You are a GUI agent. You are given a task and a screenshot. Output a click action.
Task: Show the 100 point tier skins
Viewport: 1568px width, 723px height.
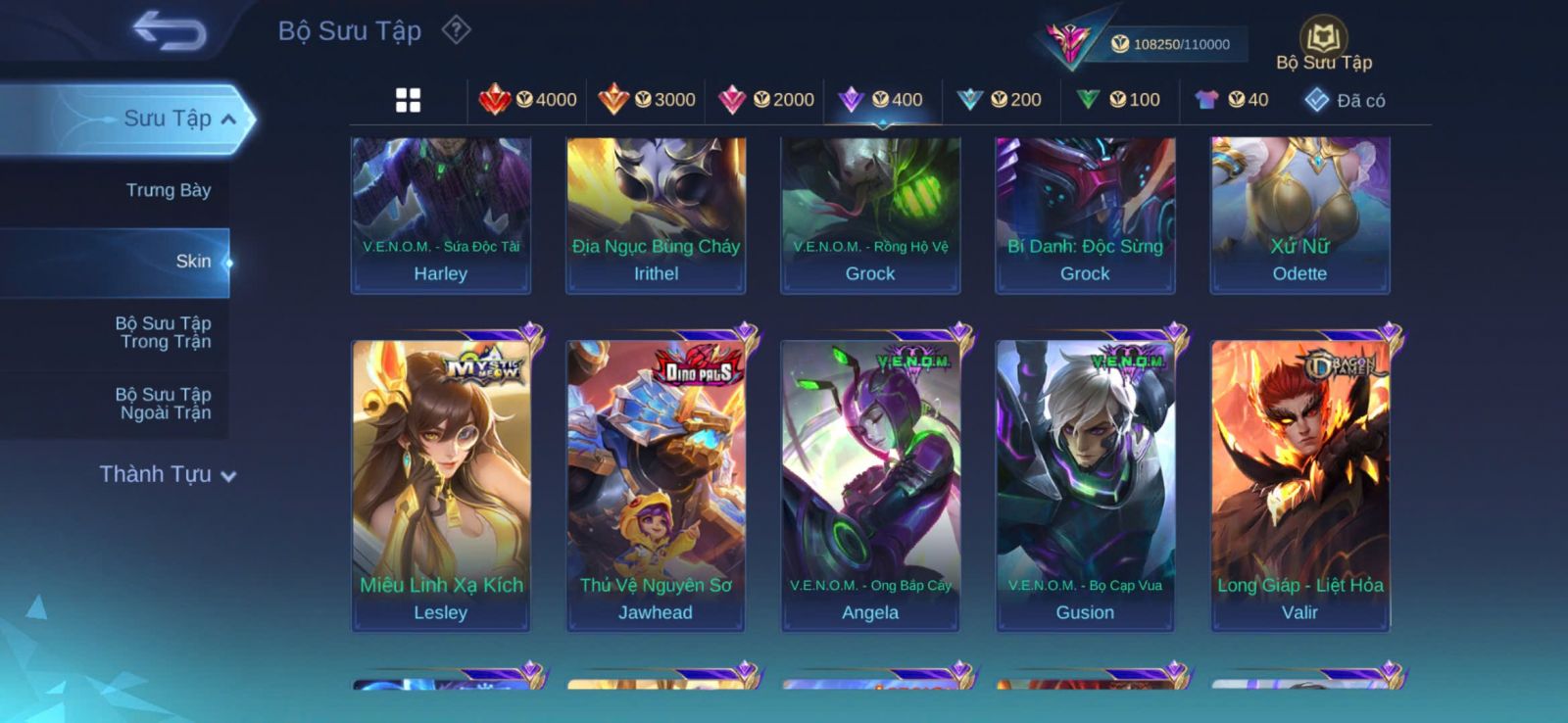(1118, 100)
